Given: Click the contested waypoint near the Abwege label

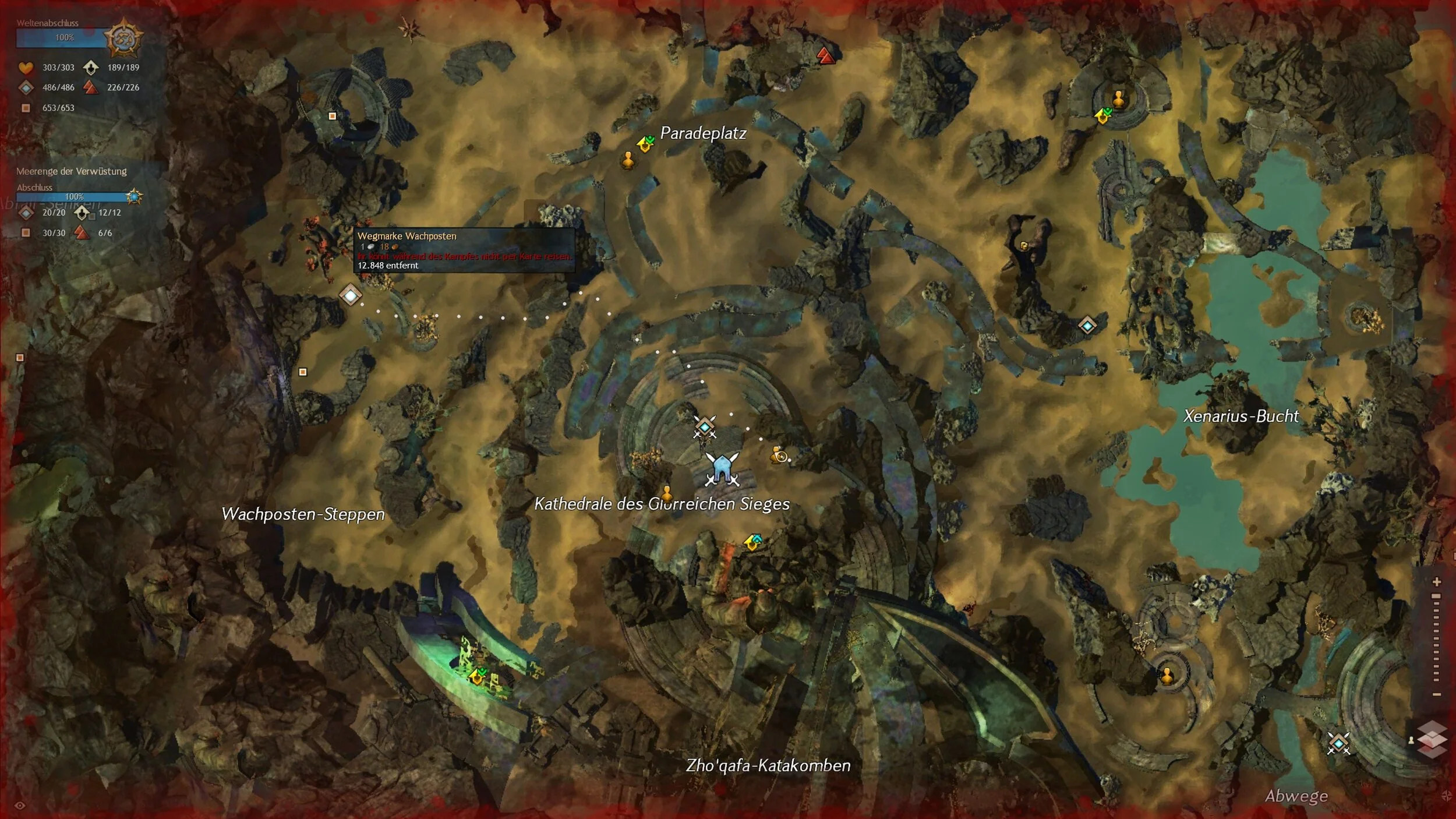Looking at the screenshot, I should [x=1338, y=743].
